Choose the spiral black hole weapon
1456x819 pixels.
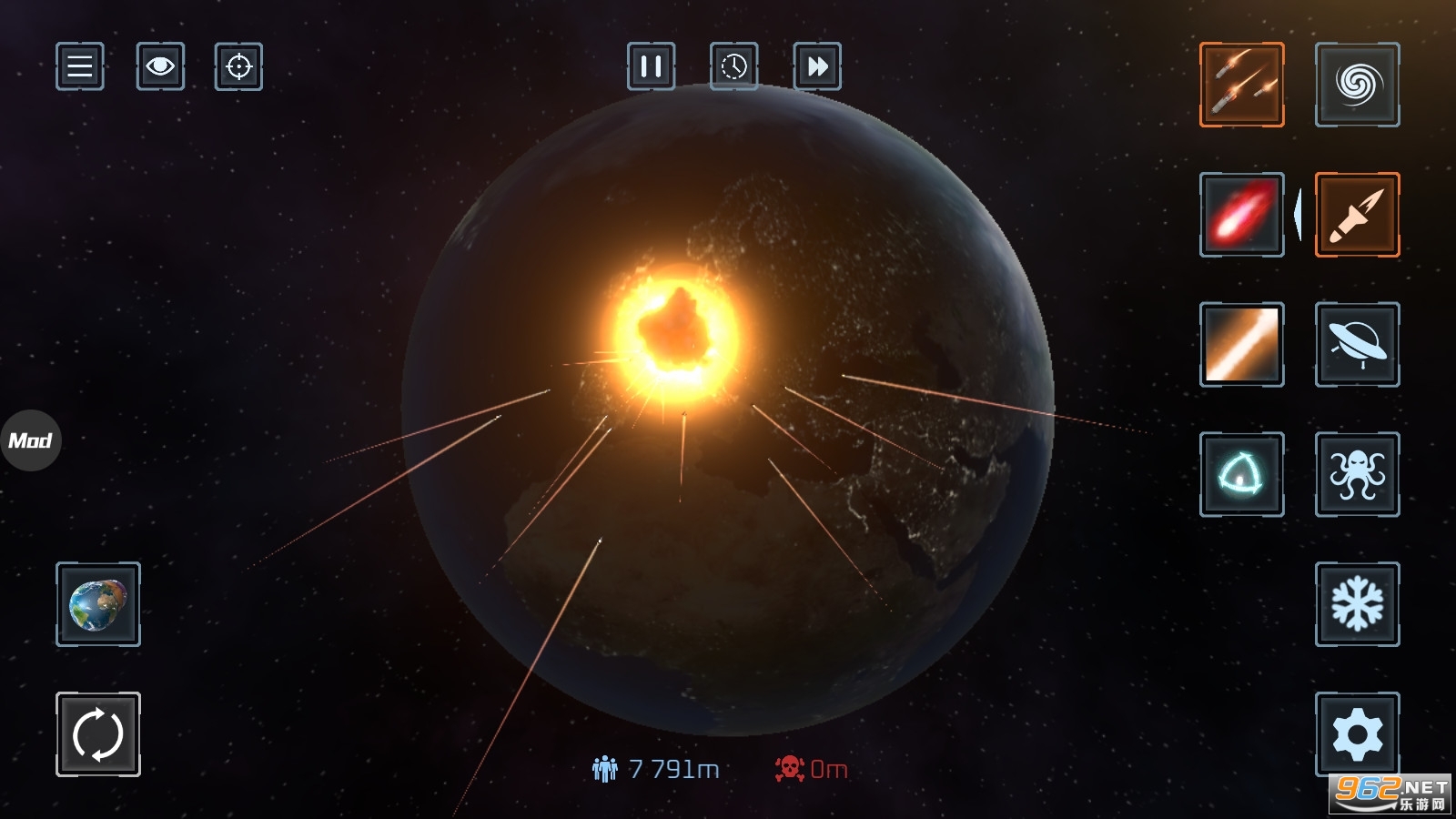click(x=1357, y=85)
